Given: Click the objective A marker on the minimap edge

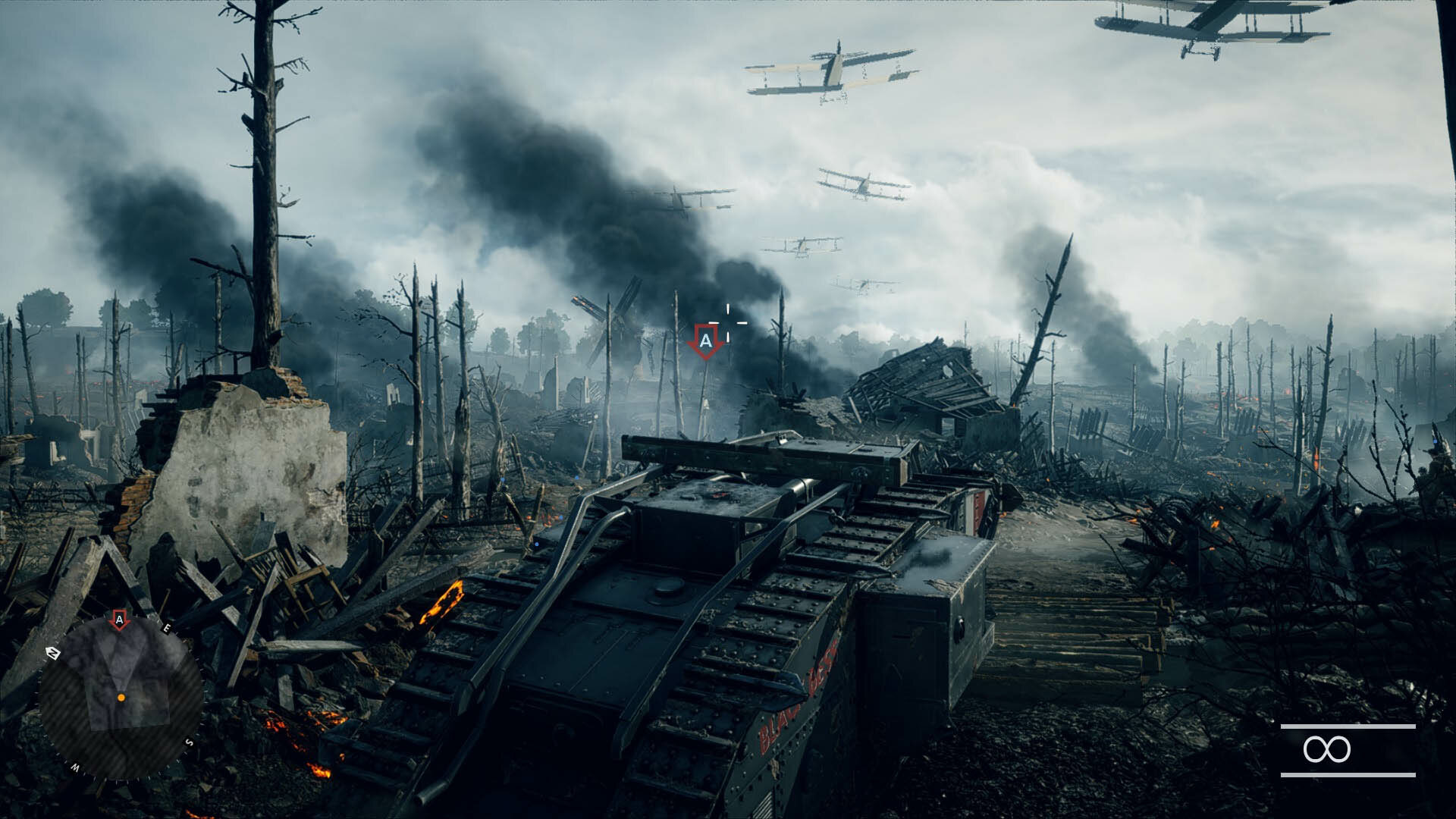Looking at the screenshot, I should click(x=119, y=620).
